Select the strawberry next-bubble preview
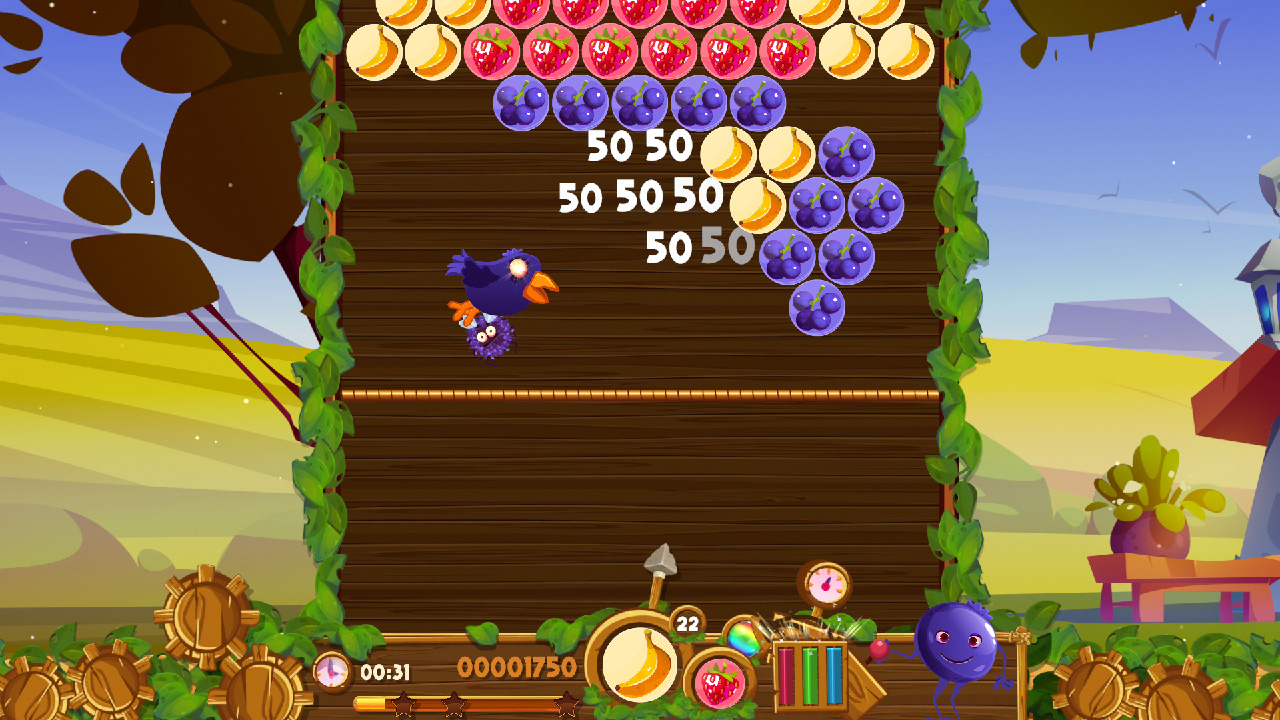Image resolution: width=1280 pixels, height=720 pixels. (718, 683)
